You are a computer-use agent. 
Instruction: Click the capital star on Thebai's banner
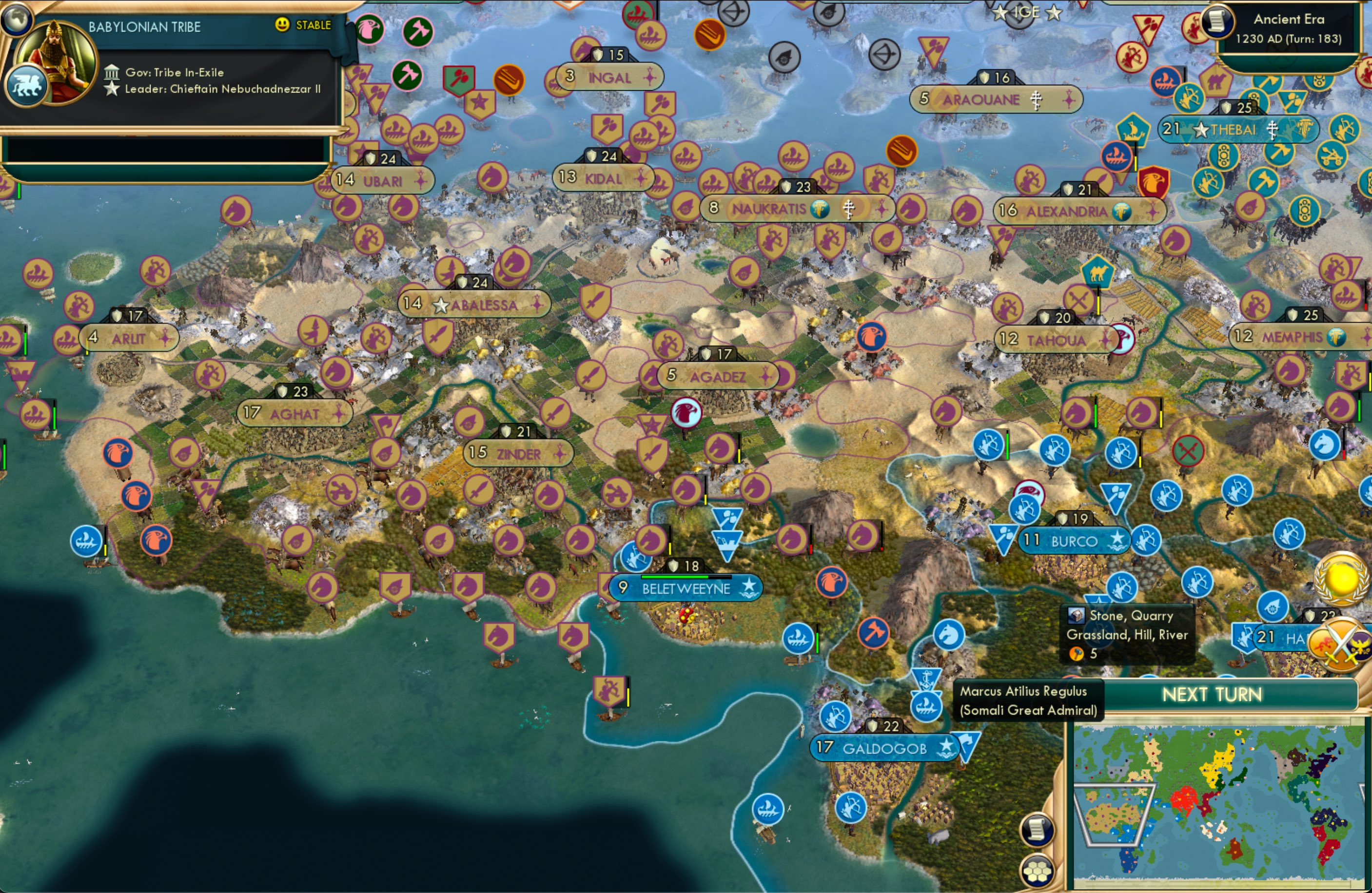click(1201, 132)
